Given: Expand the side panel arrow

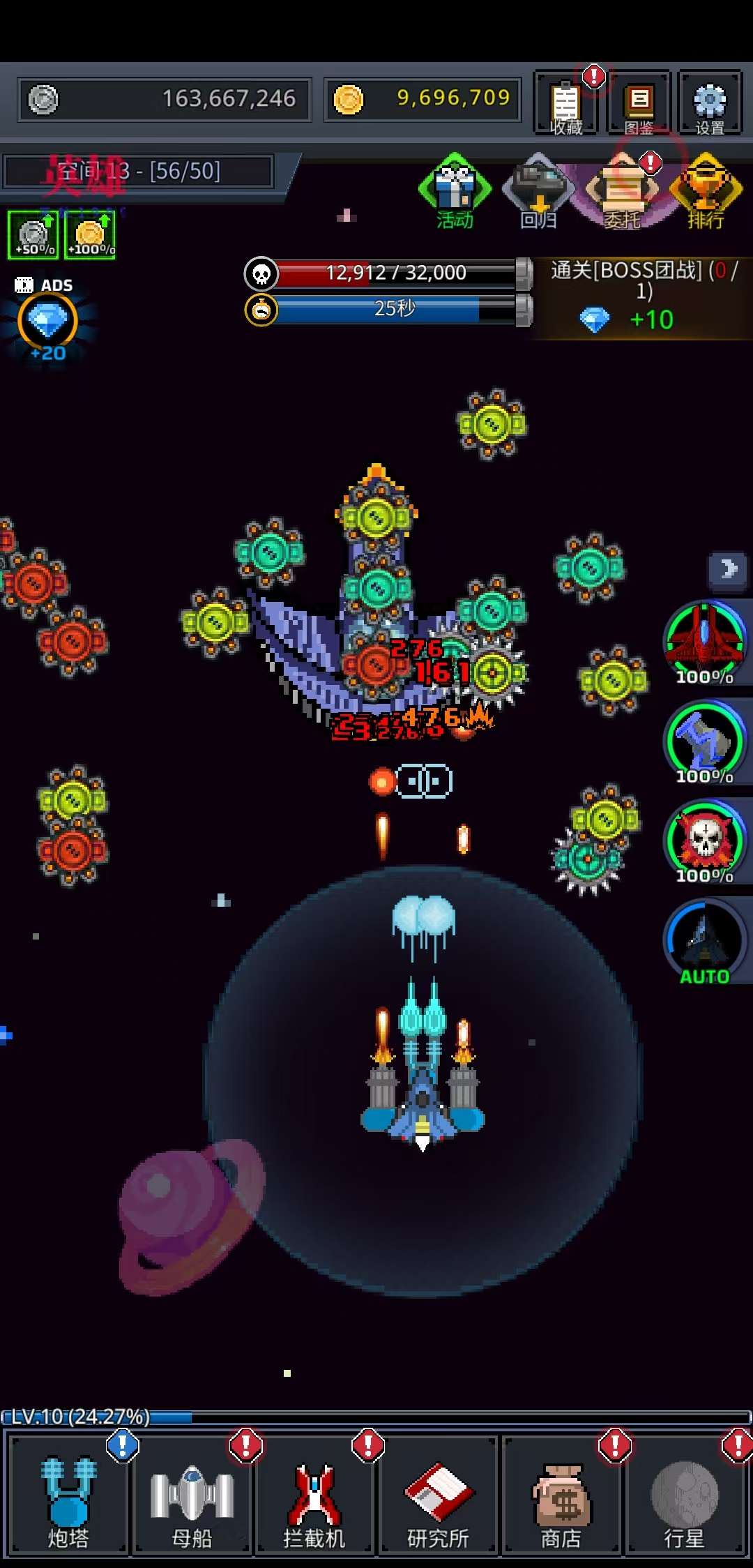Looking at the screenshot, I should click(x=729, y=569).
